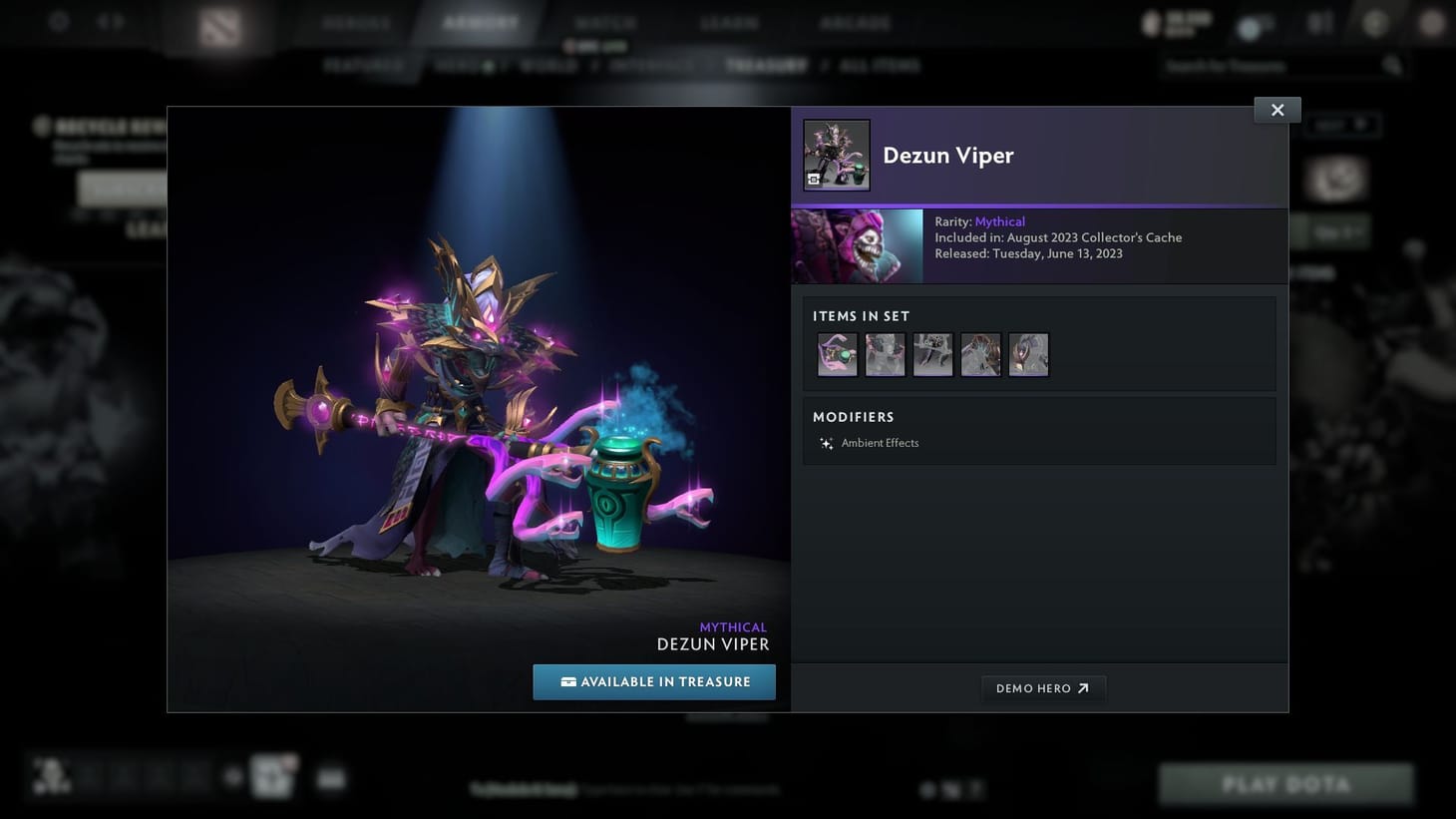Open the settings gear in top-left corner

click(59, 21)
